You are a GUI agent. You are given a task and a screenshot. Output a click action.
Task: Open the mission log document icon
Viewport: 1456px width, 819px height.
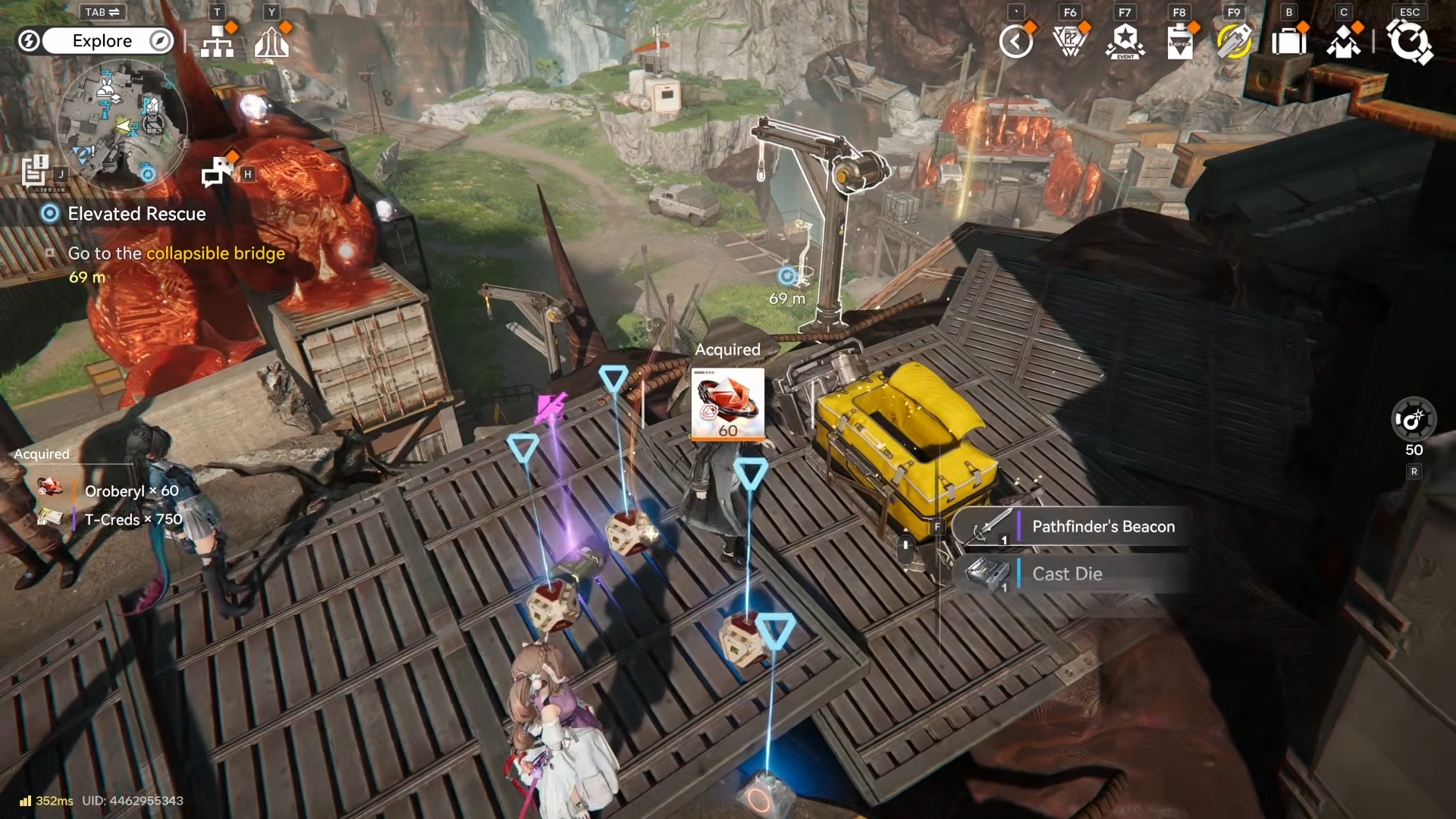(35, 170)
